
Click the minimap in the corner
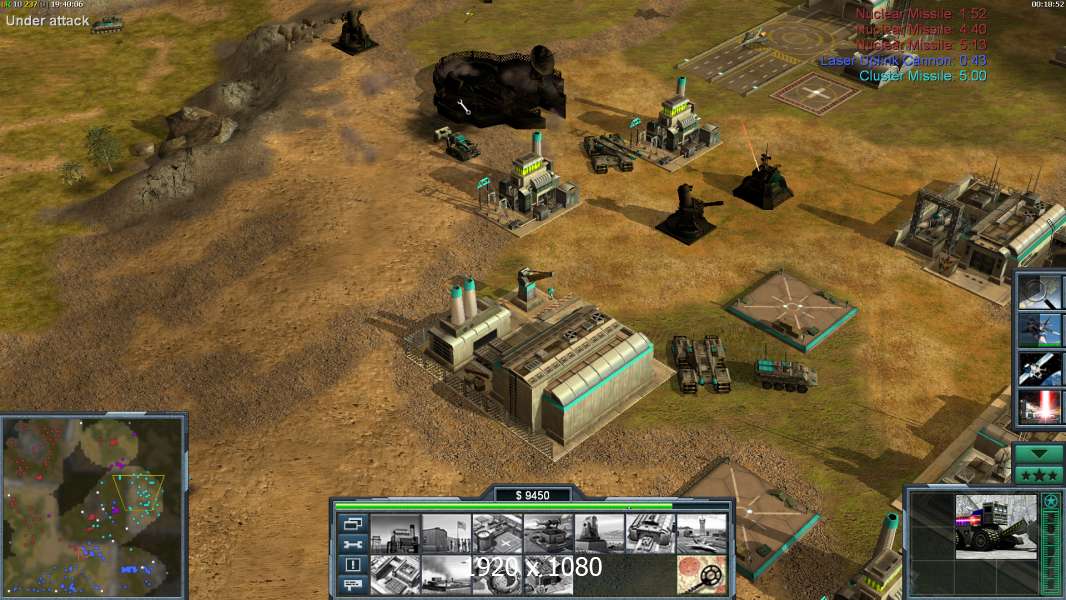pos(92,505)
